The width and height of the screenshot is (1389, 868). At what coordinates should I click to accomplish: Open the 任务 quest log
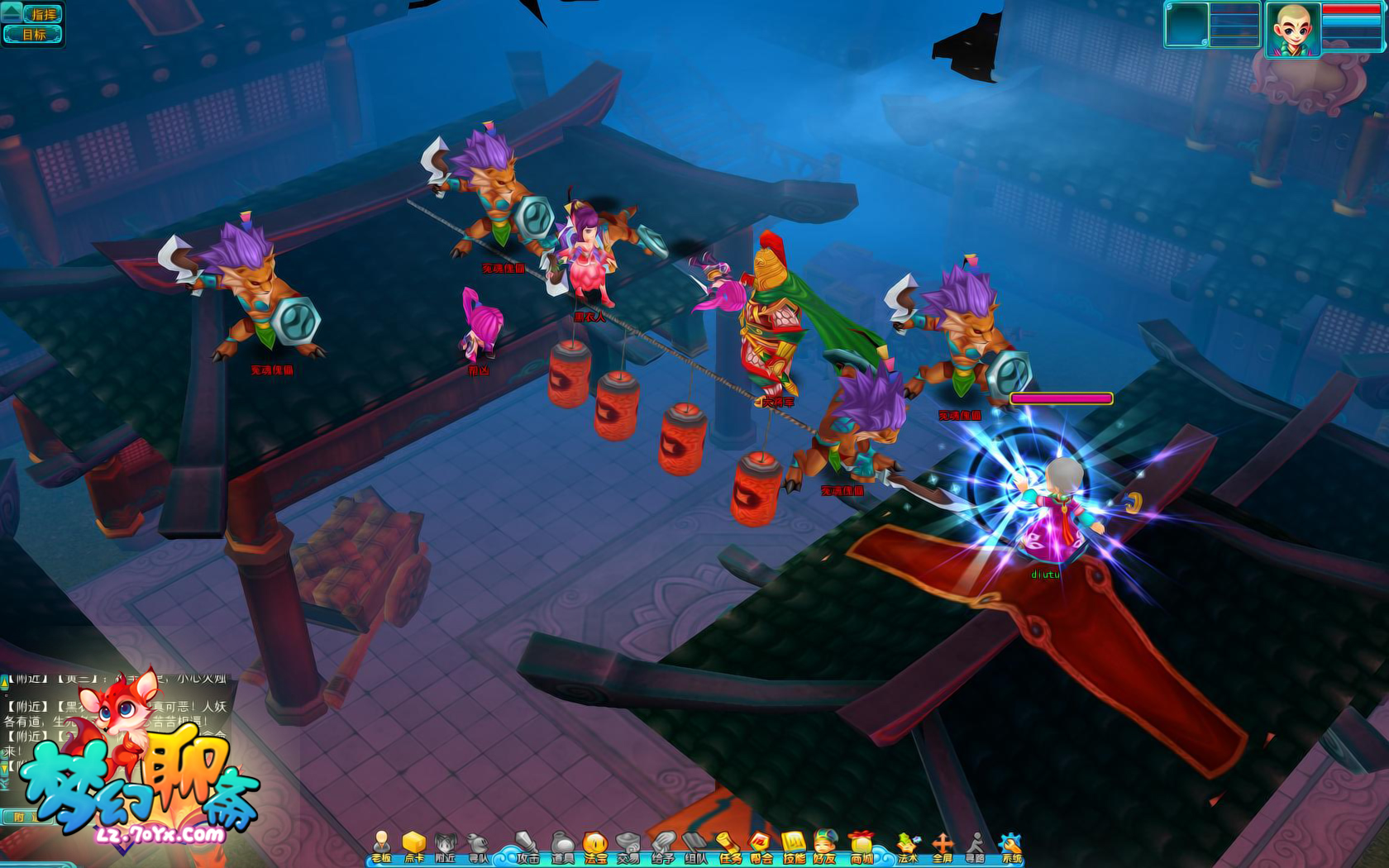point(729,847)
